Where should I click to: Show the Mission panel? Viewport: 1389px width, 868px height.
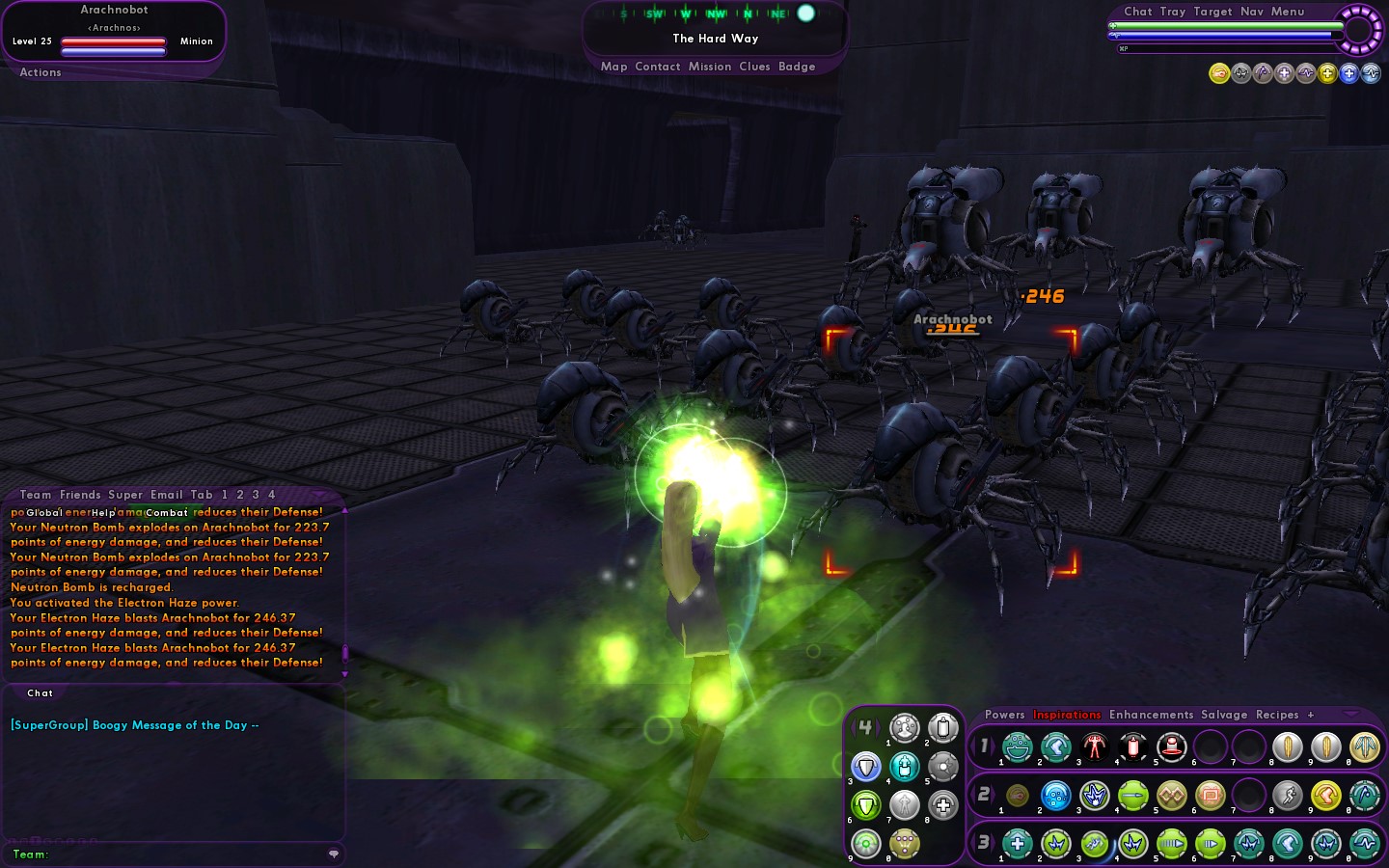point(710,67)
